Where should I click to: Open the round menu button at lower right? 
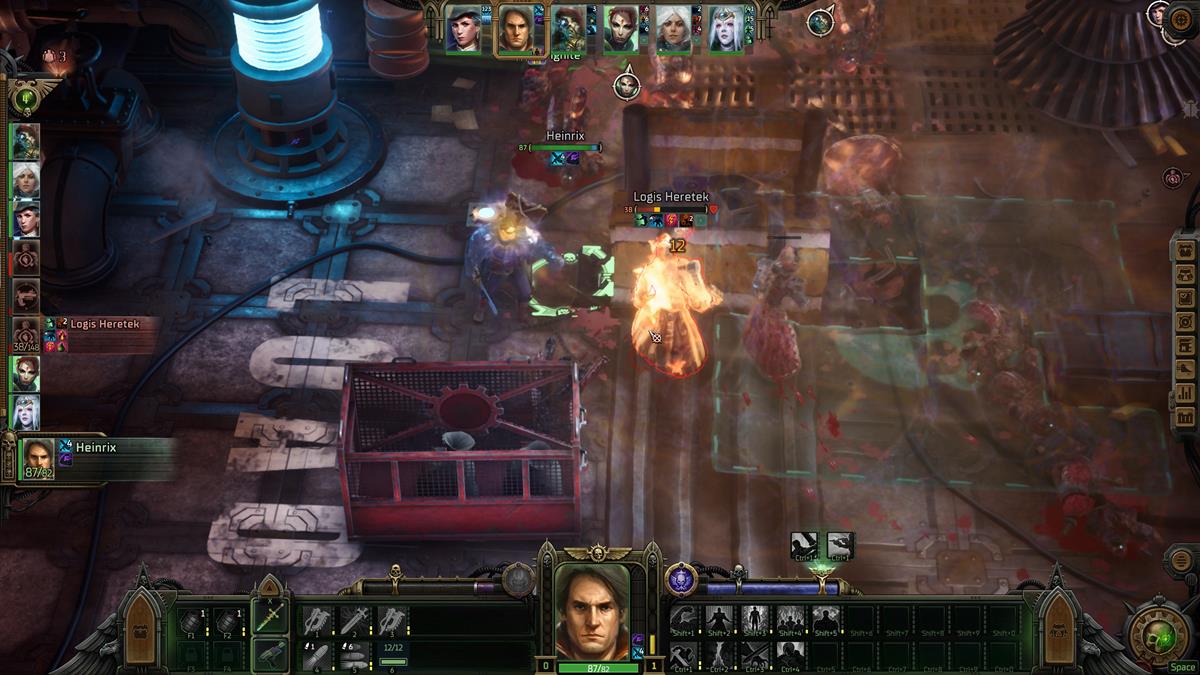(1181, 560)
